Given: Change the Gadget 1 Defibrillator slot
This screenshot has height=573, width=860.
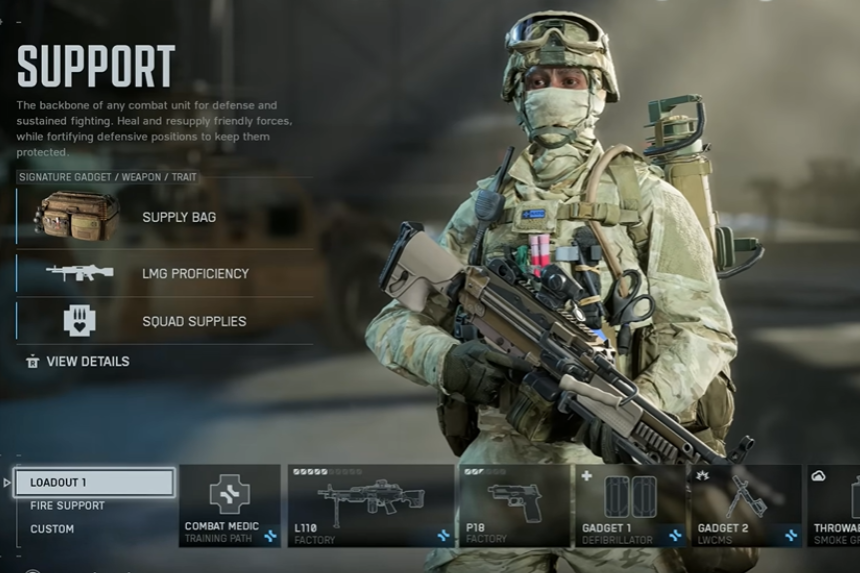Looking at the screenshot, I should (630, 505).
